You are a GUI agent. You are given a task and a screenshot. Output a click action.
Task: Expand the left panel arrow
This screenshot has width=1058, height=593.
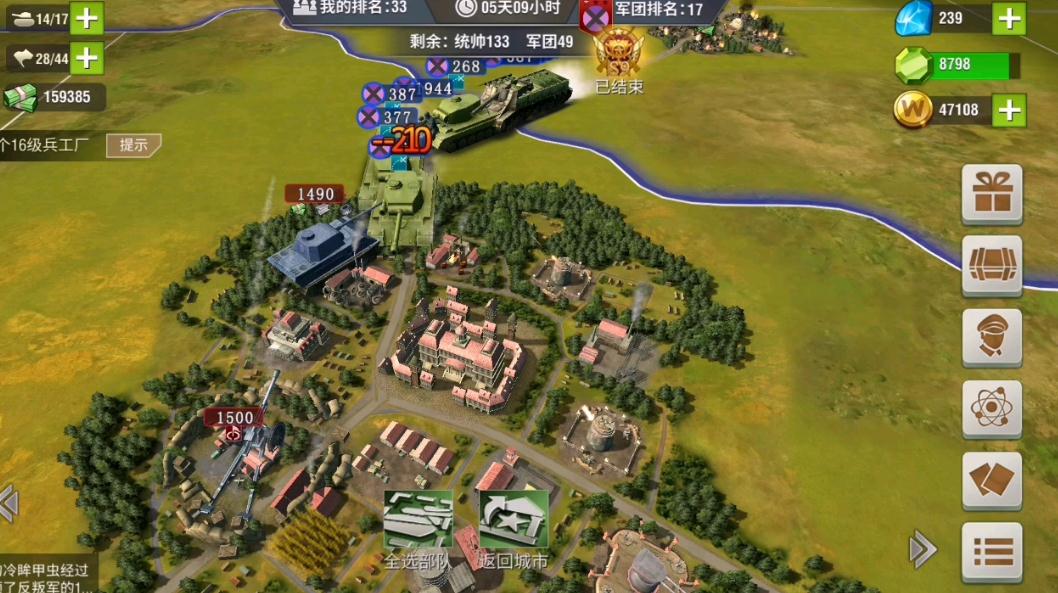(x=9, y=503)
